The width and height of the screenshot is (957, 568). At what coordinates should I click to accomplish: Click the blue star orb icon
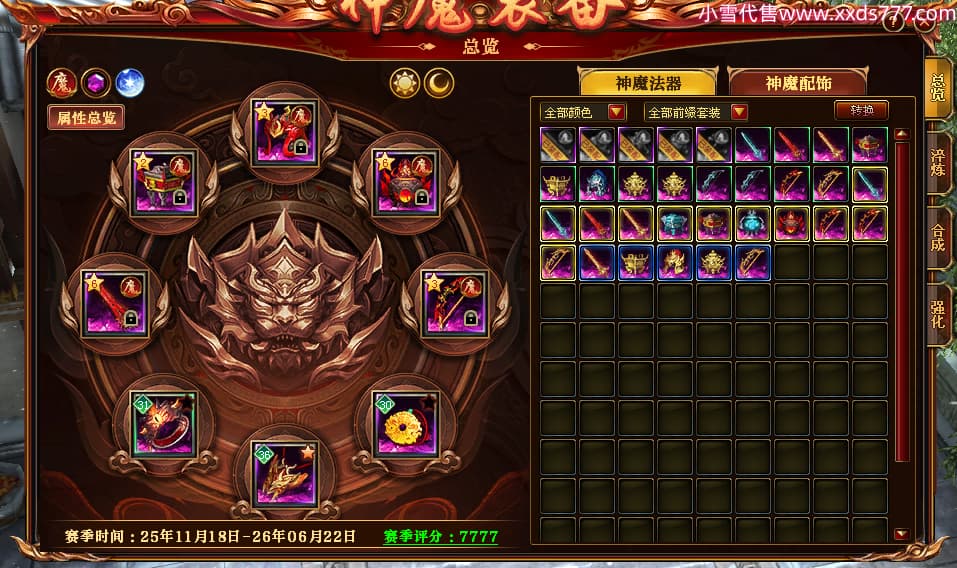pyautogui.click(x=128, y=82)
